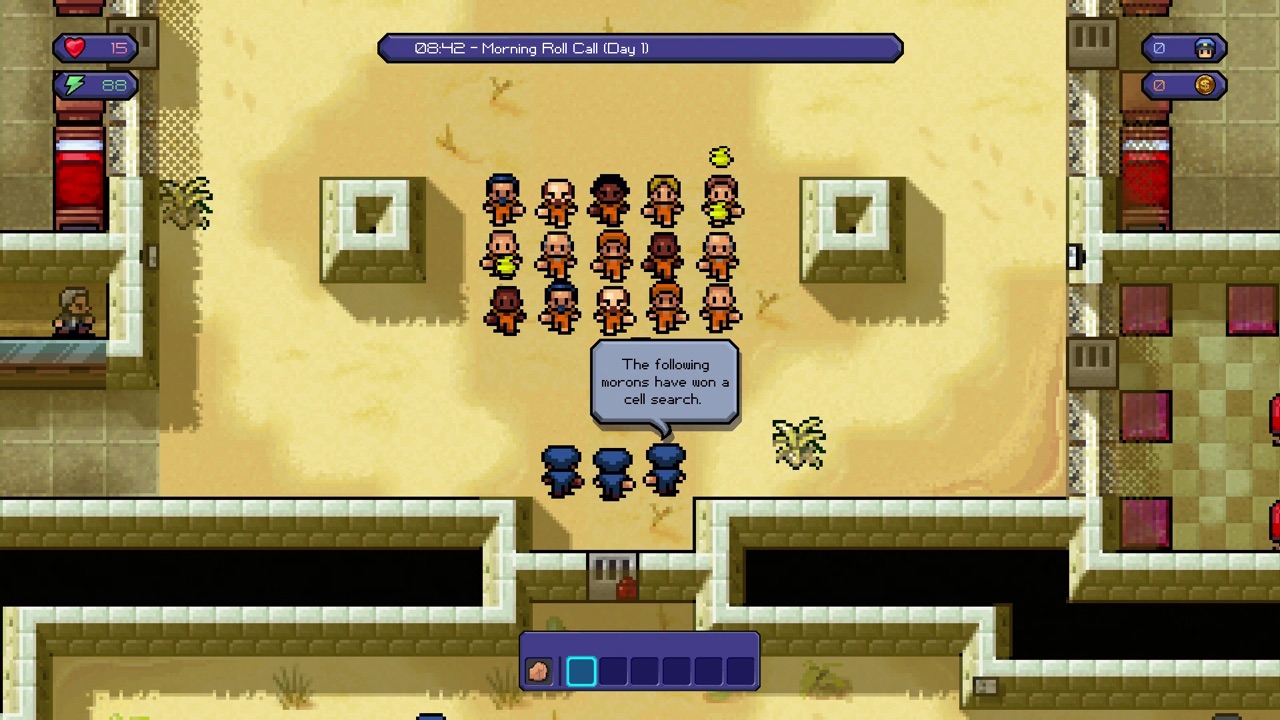
Task: Click the desert bush beside the guards
Action: point(798,445)
